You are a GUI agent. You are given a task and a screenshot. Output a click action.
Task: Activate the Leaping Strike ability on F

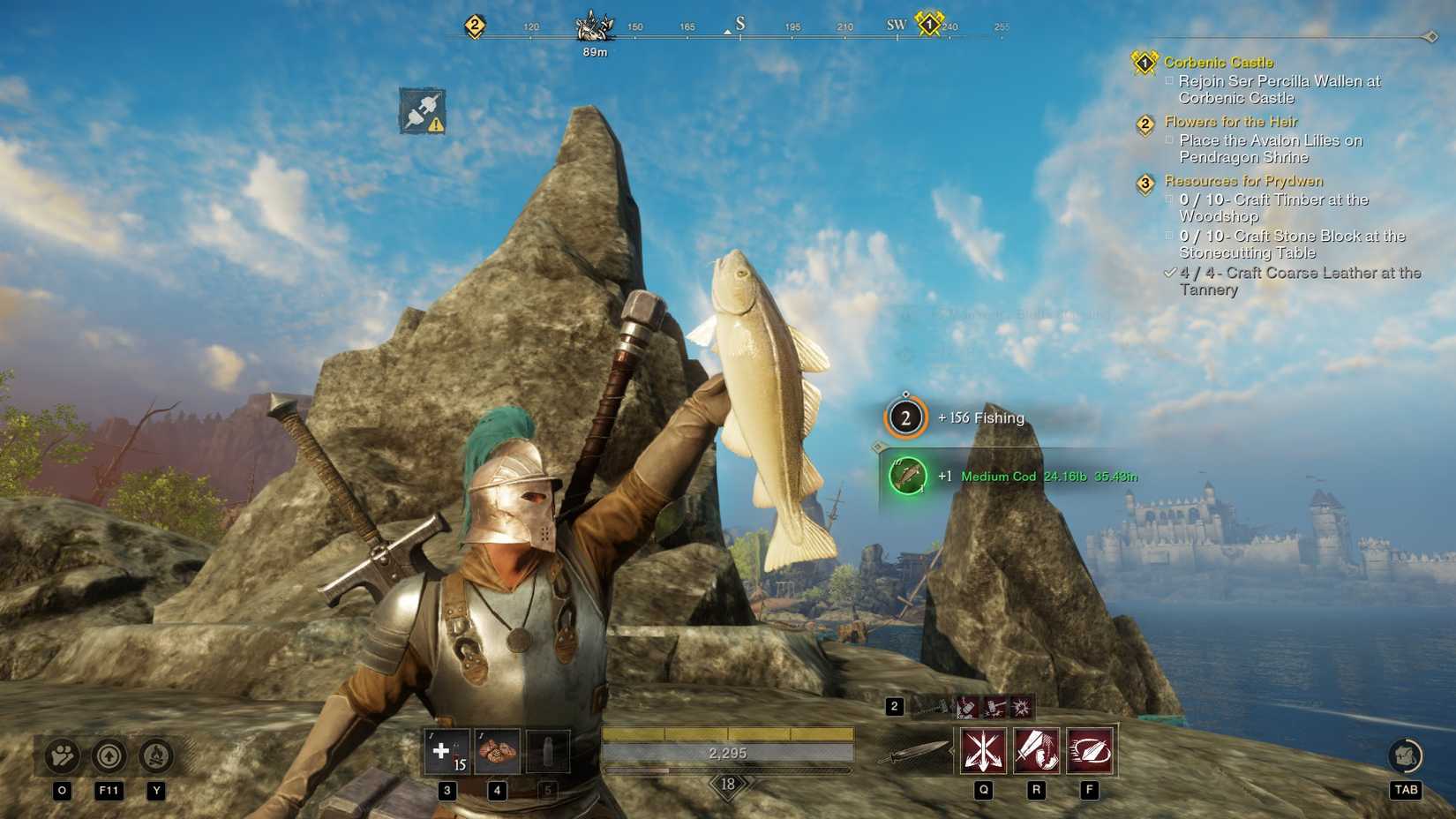(1088, 750)
